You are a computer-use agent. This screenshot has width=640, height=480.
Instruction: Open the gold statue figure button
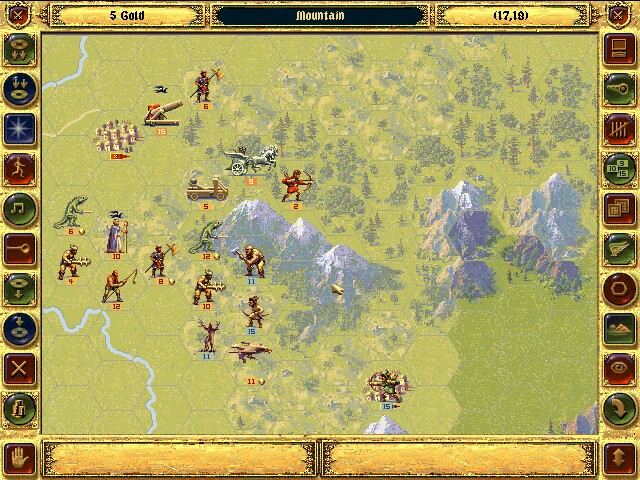20,408
